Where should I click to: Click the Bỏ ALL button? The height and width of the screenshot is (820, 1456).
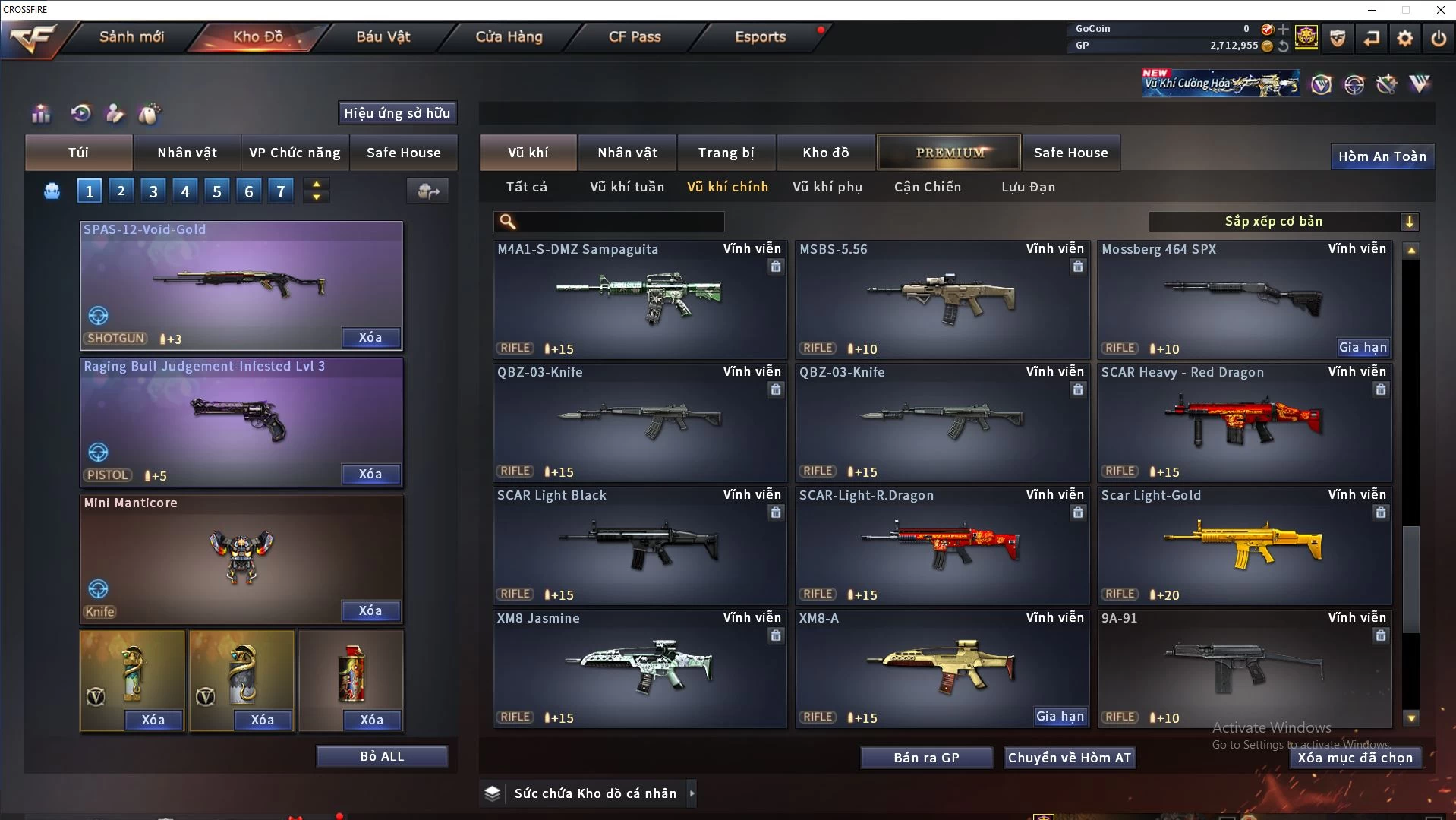click(x=382, y=756)
